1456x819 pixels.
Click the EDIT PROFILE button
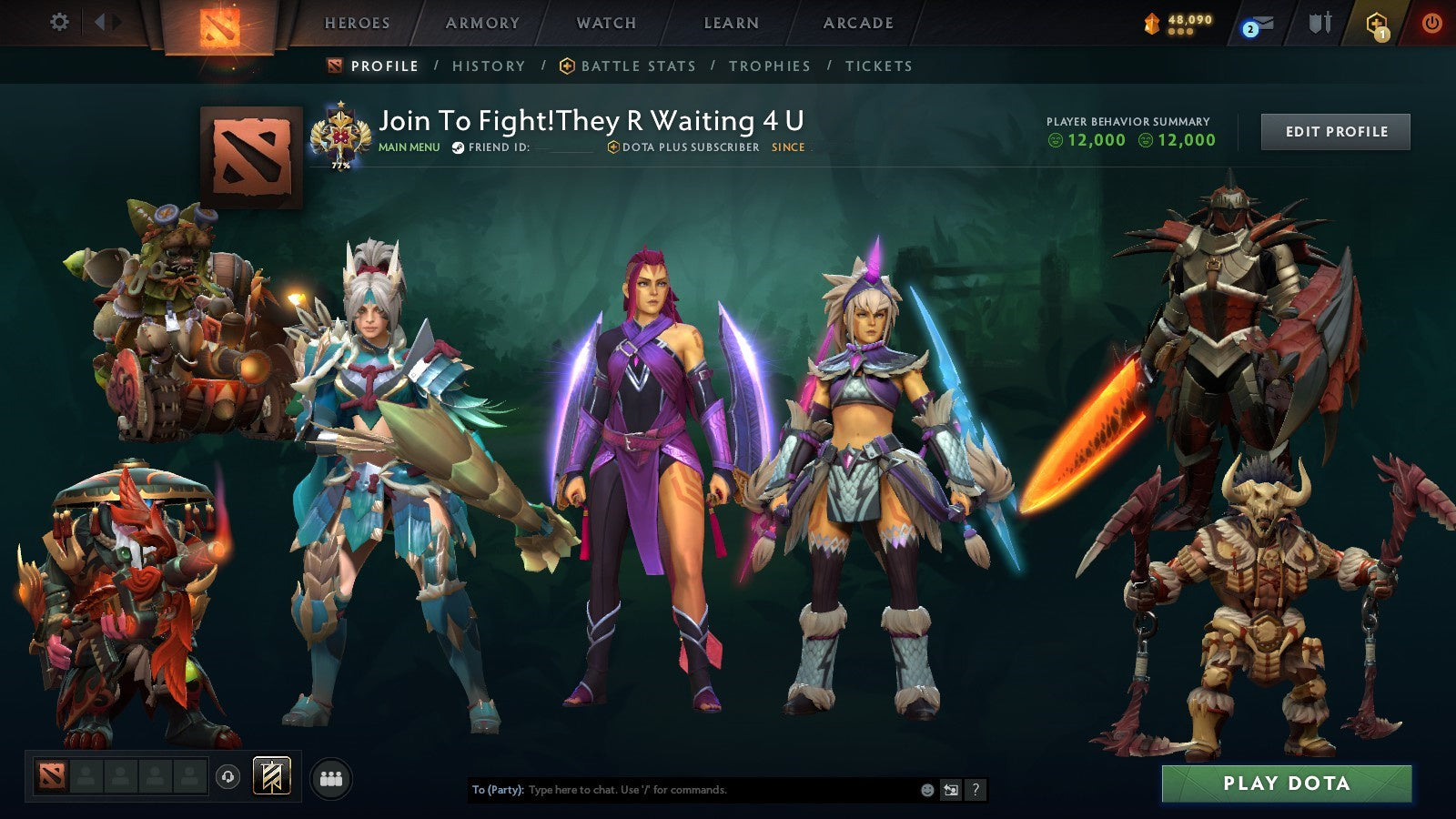click(1334, 131)
